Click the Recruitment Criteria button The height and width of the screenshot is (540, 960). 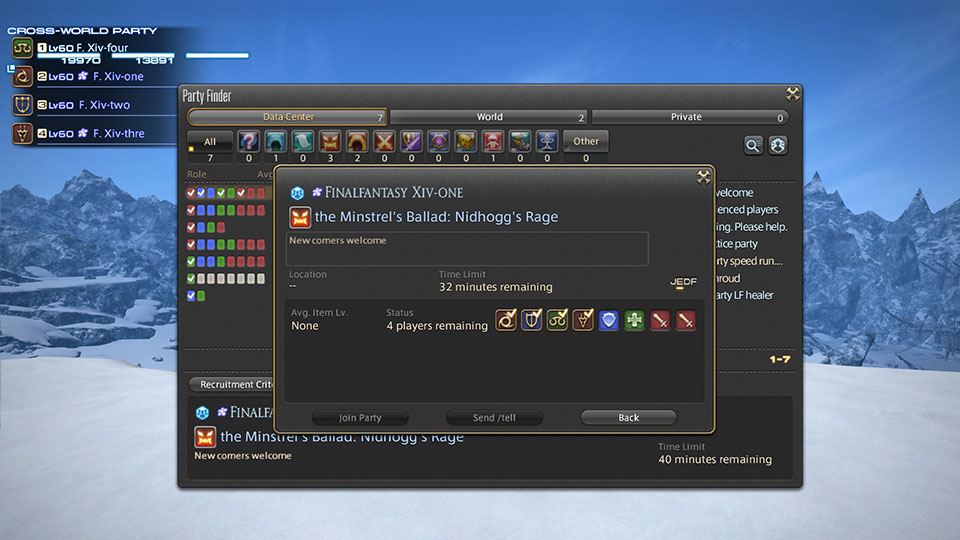[232, 384]
